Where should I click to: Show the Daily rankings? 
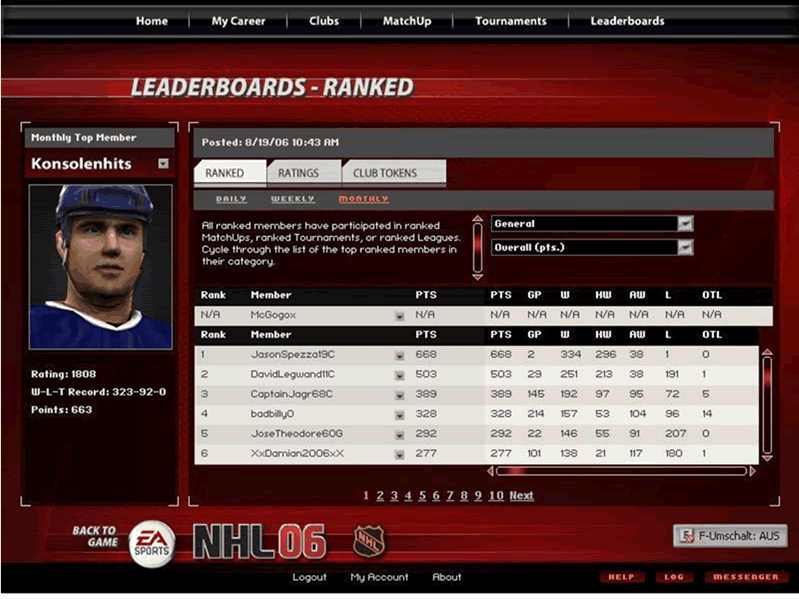click(x=231, y=199)
